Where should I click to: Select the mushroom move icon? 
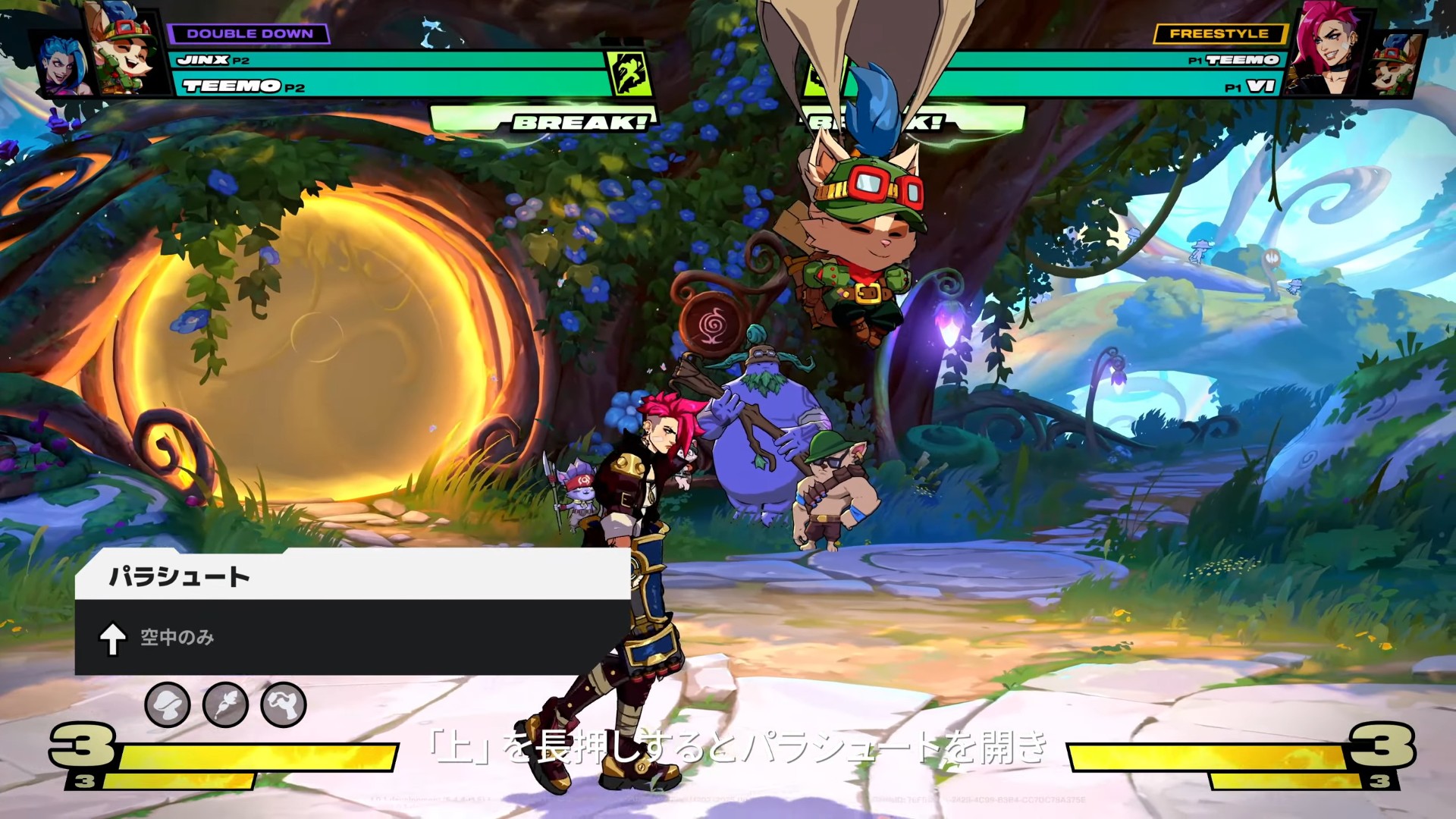168,704
